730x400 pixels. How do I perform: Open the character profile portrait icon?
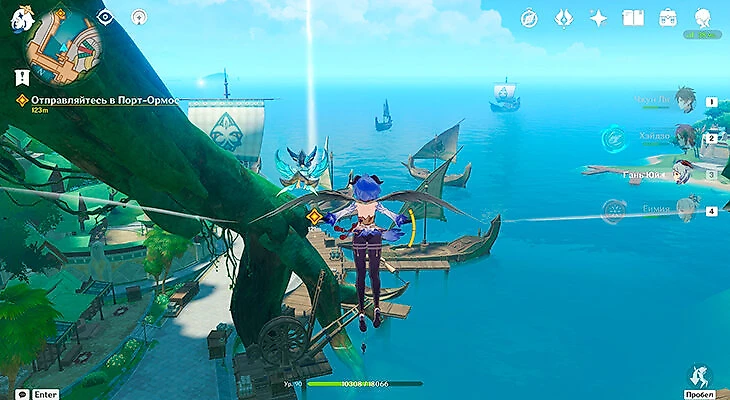(703, 18)
